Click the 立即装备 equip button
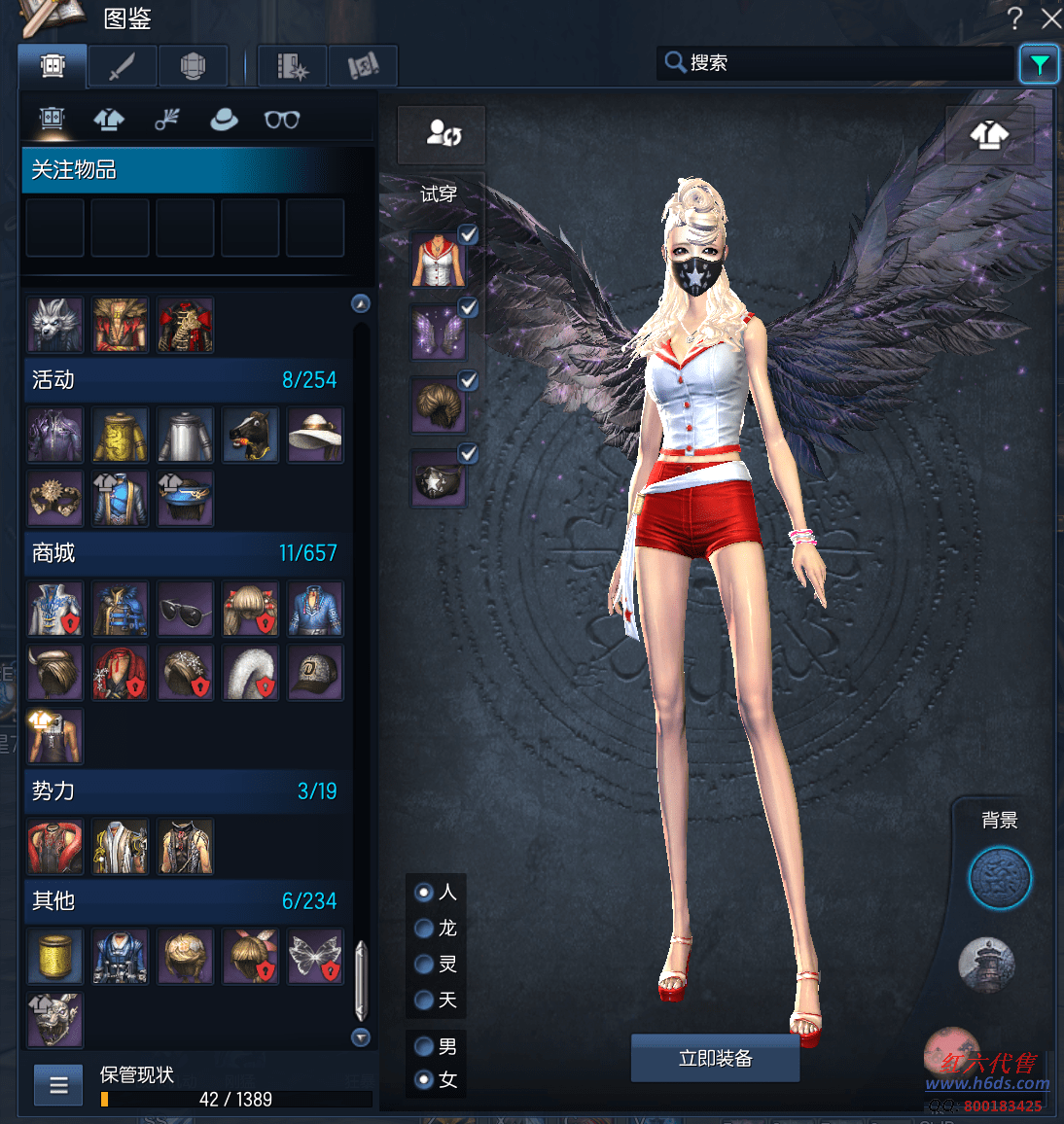Image resolution: width=1064 pixels, height=1124 pixels. pos(715,1058)
